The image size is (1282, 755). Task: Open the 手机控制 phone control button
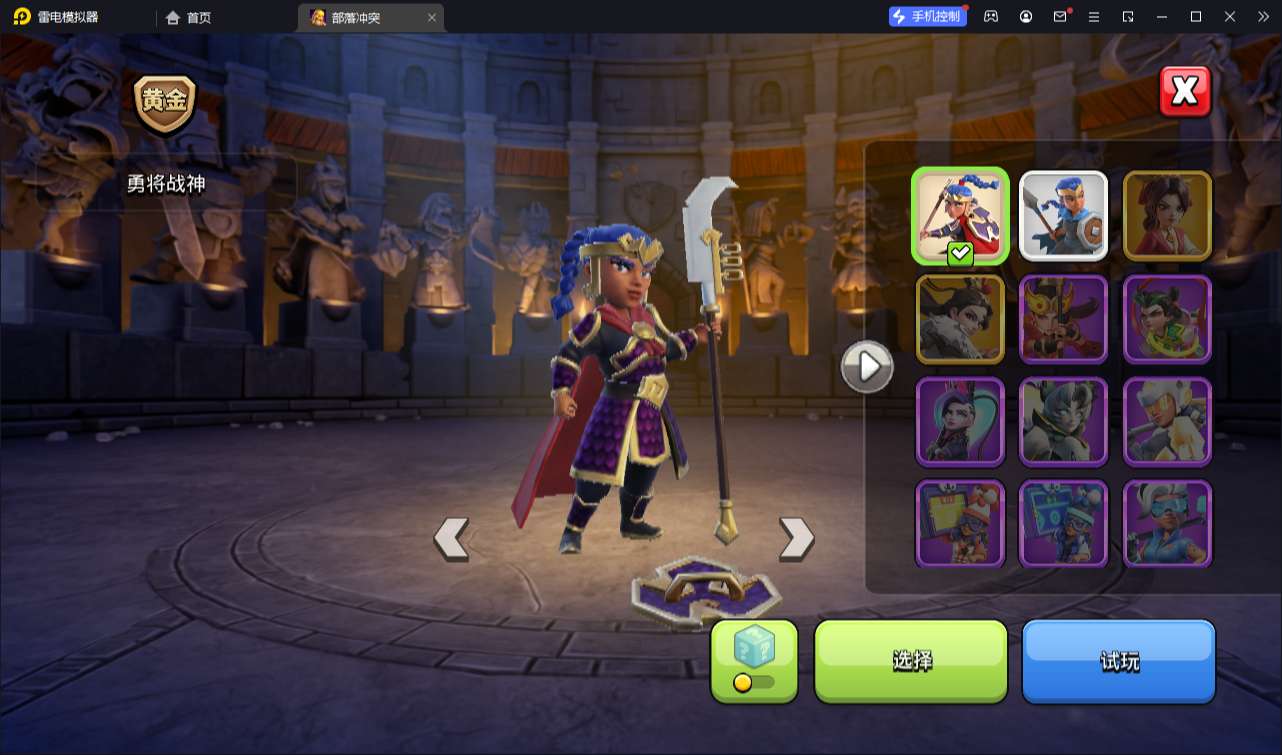point(927,17)
